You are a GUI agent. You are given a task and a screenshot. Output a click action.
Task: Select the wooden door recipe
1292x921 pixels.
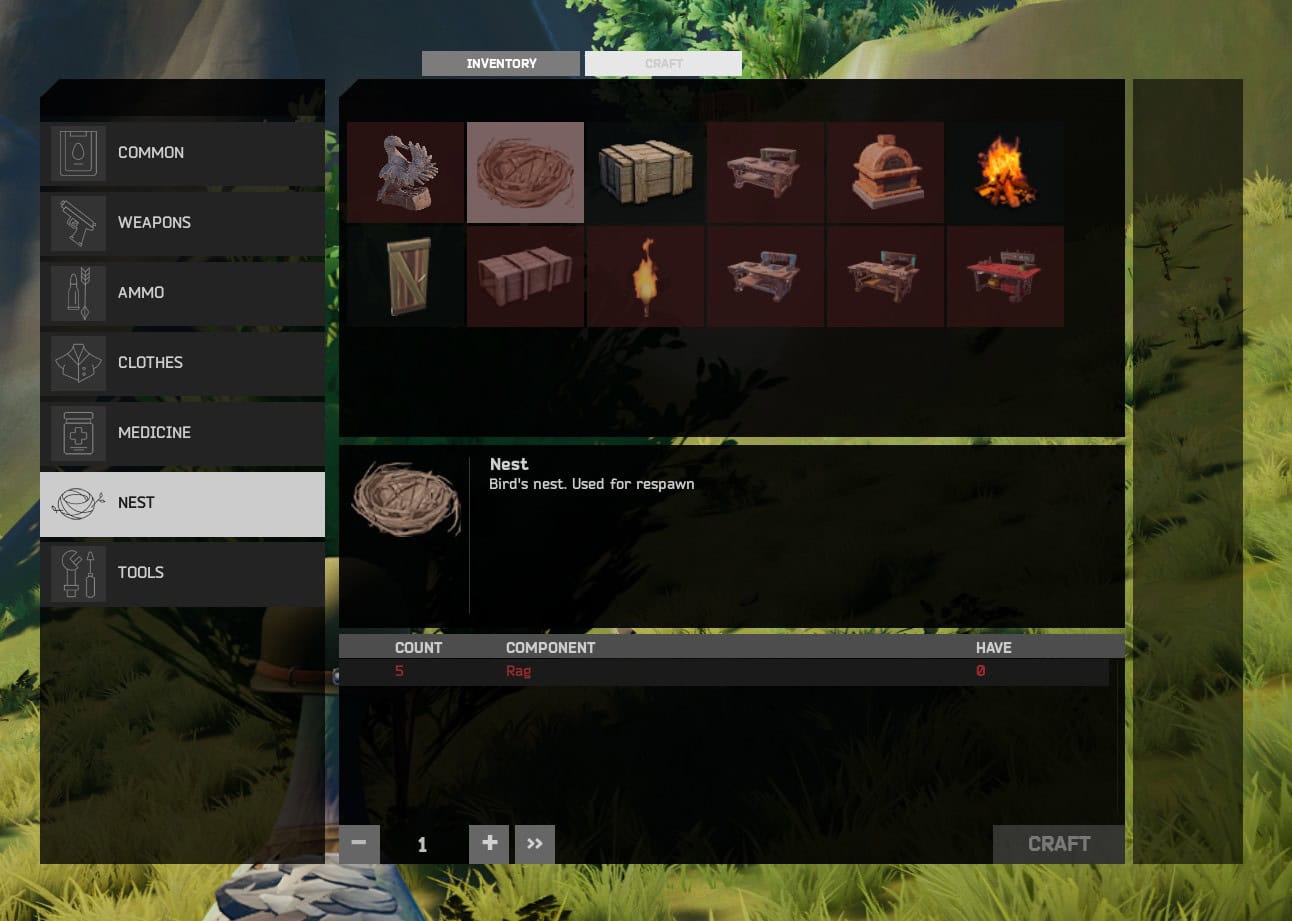point(405,276)
